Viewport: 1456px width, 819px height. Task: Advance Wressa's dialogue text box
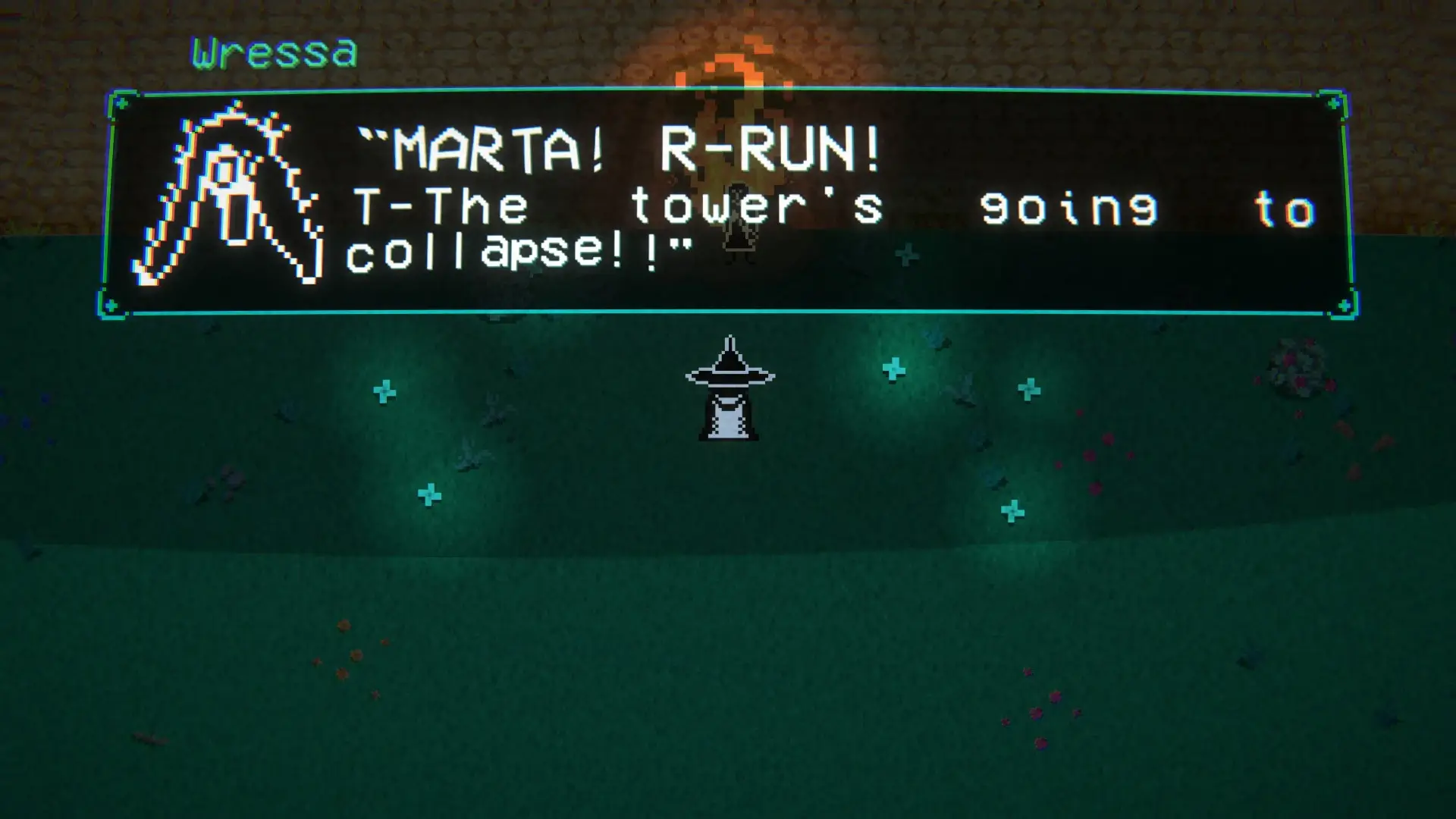click(x=726, y=202)
